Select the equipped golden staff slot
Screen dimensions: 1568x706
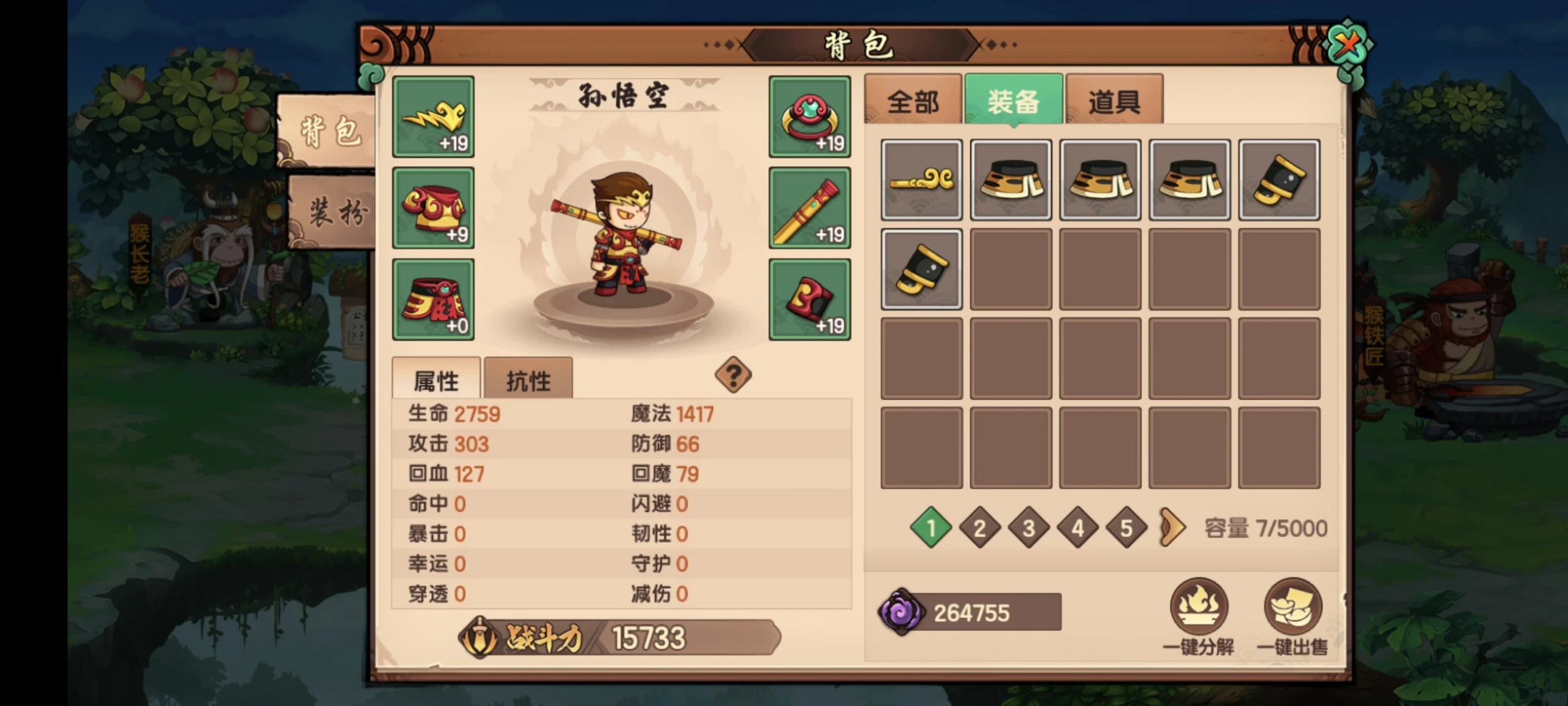(809, 208)
